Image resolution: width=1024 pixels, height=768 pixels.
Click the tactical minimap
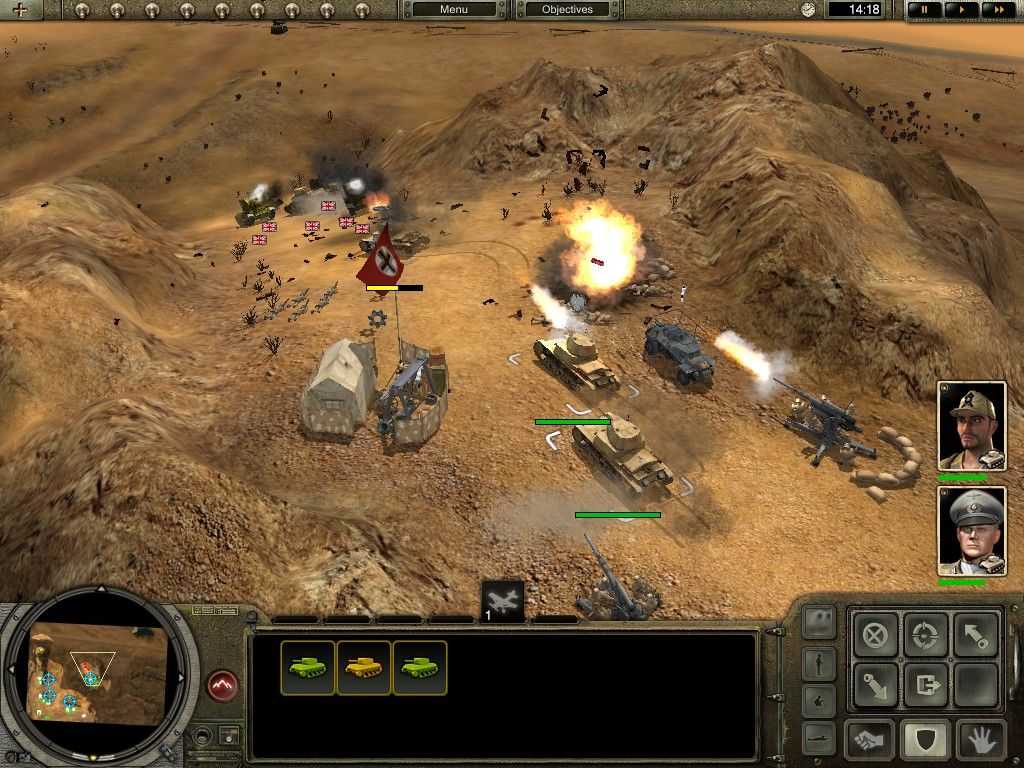pyautogui.click(x=98, y=673)
